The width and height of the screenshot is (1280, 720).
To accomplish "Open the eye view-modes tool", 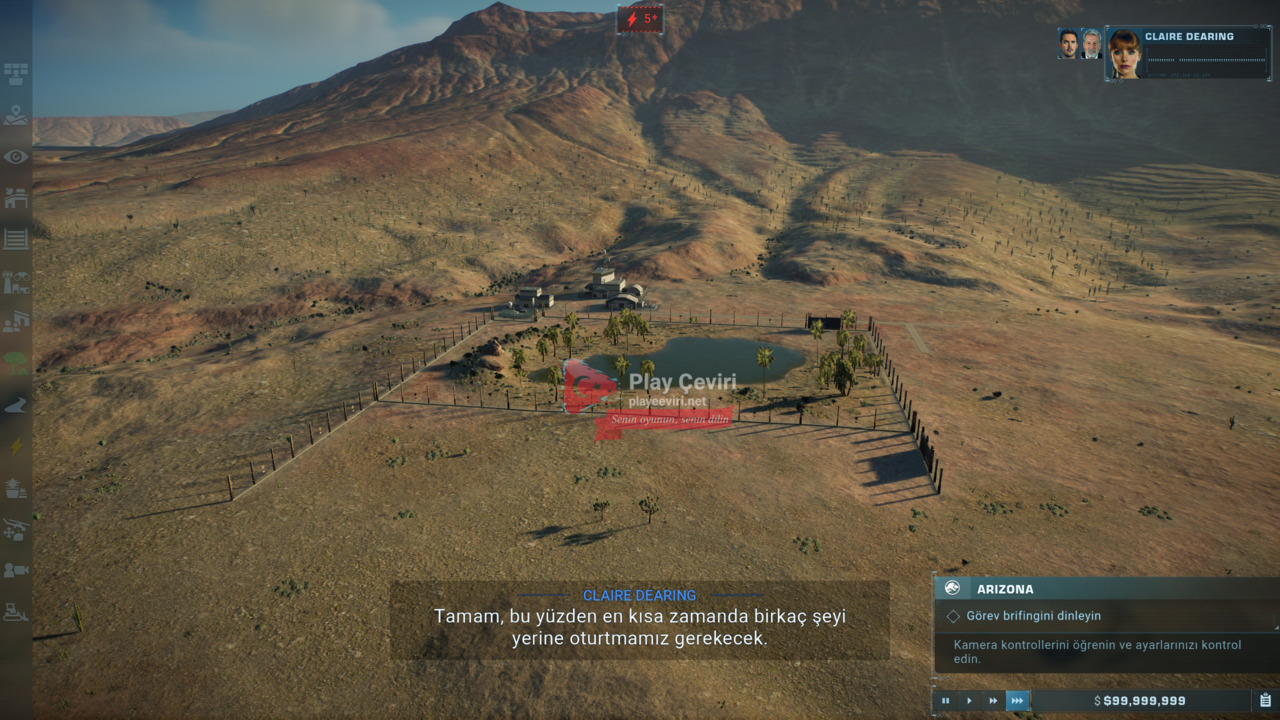I will (16, 157).
